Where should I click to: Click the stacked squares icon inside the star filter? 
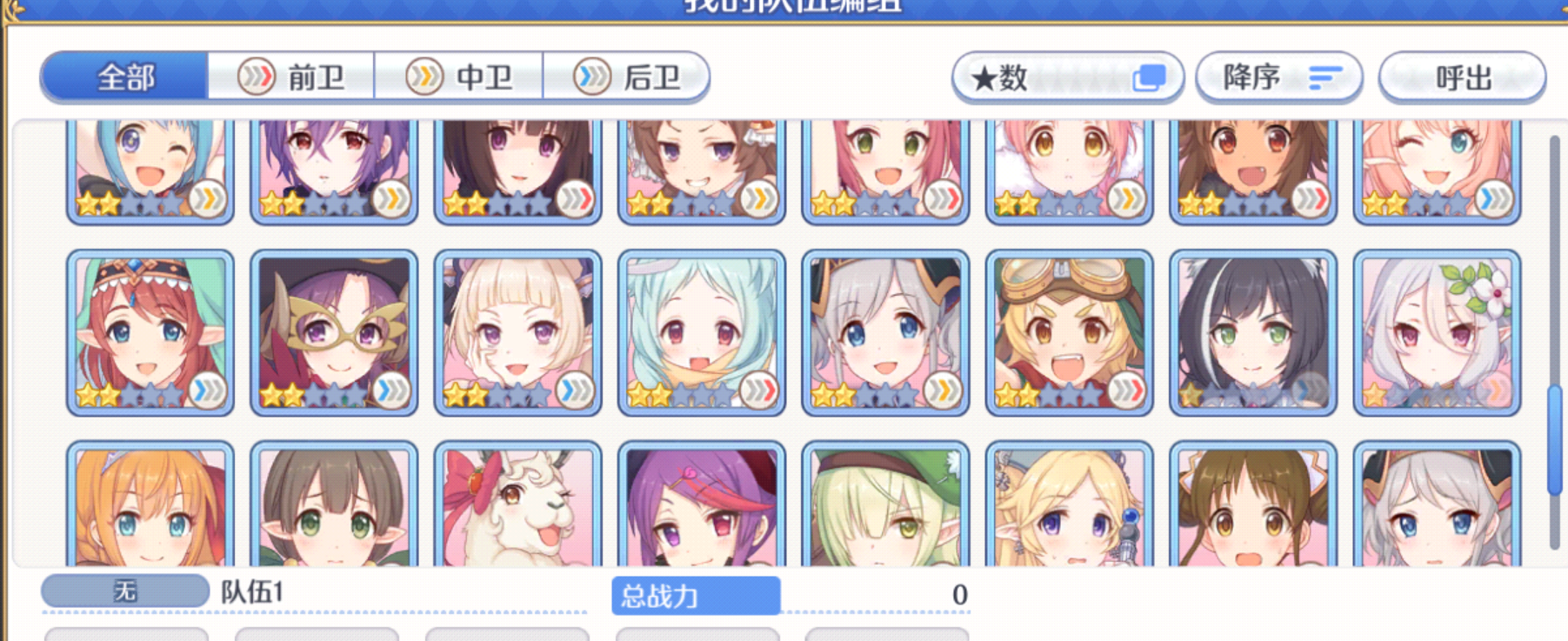(1150, 77)
